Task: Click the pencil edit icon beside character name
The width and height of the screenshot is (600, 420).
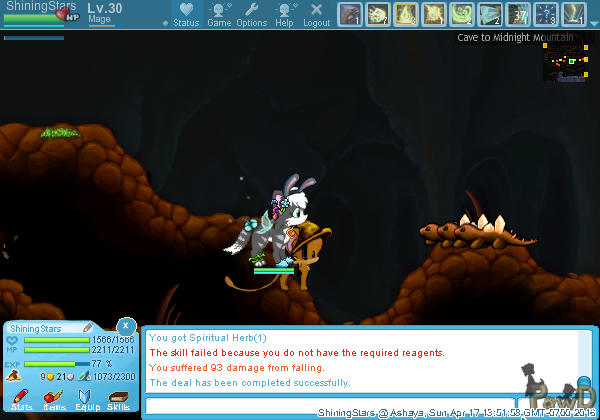Action: click(88, 327)
